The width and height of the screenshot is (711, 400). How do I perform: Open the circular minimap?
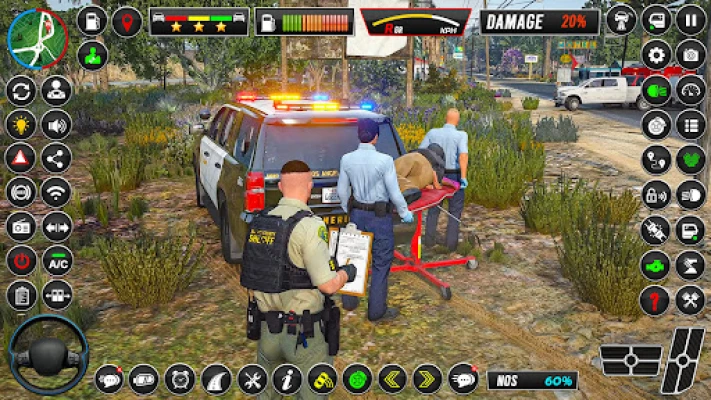click(37, 37)
